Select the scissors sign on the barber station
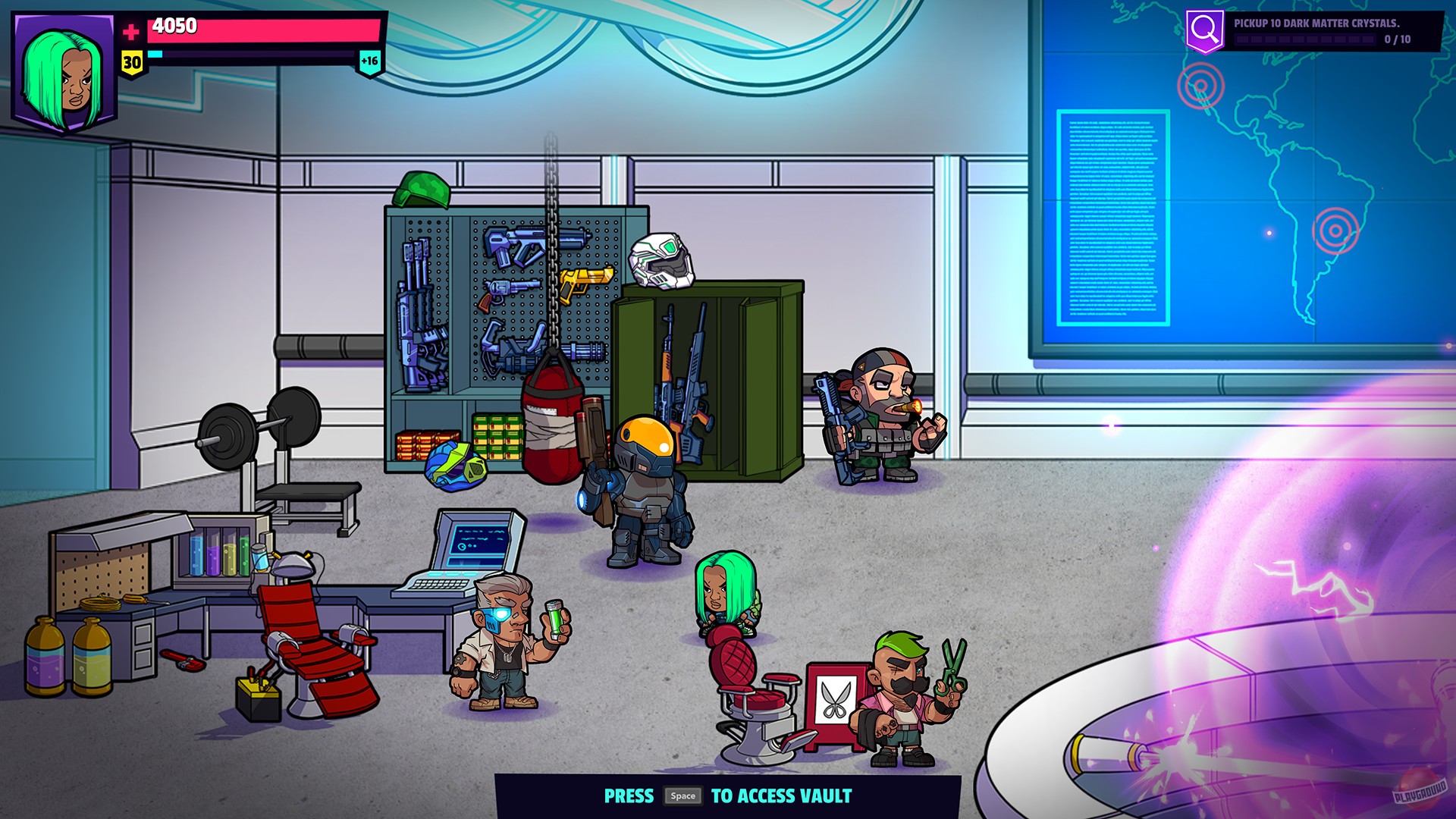This screenshot has height=819, width=1456. [836, 696]
